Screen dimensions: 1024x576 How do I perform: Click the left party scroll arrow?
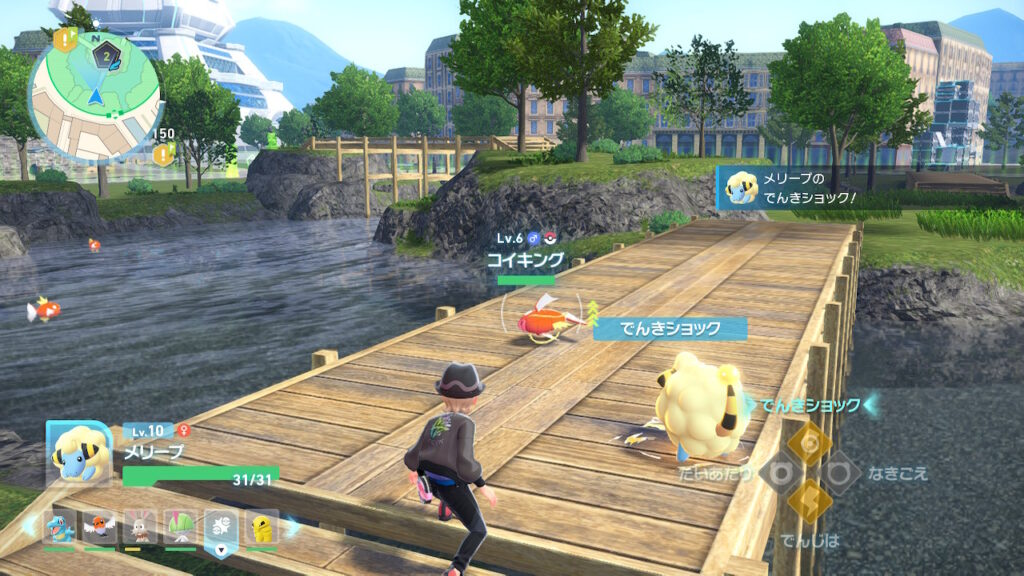30,526
